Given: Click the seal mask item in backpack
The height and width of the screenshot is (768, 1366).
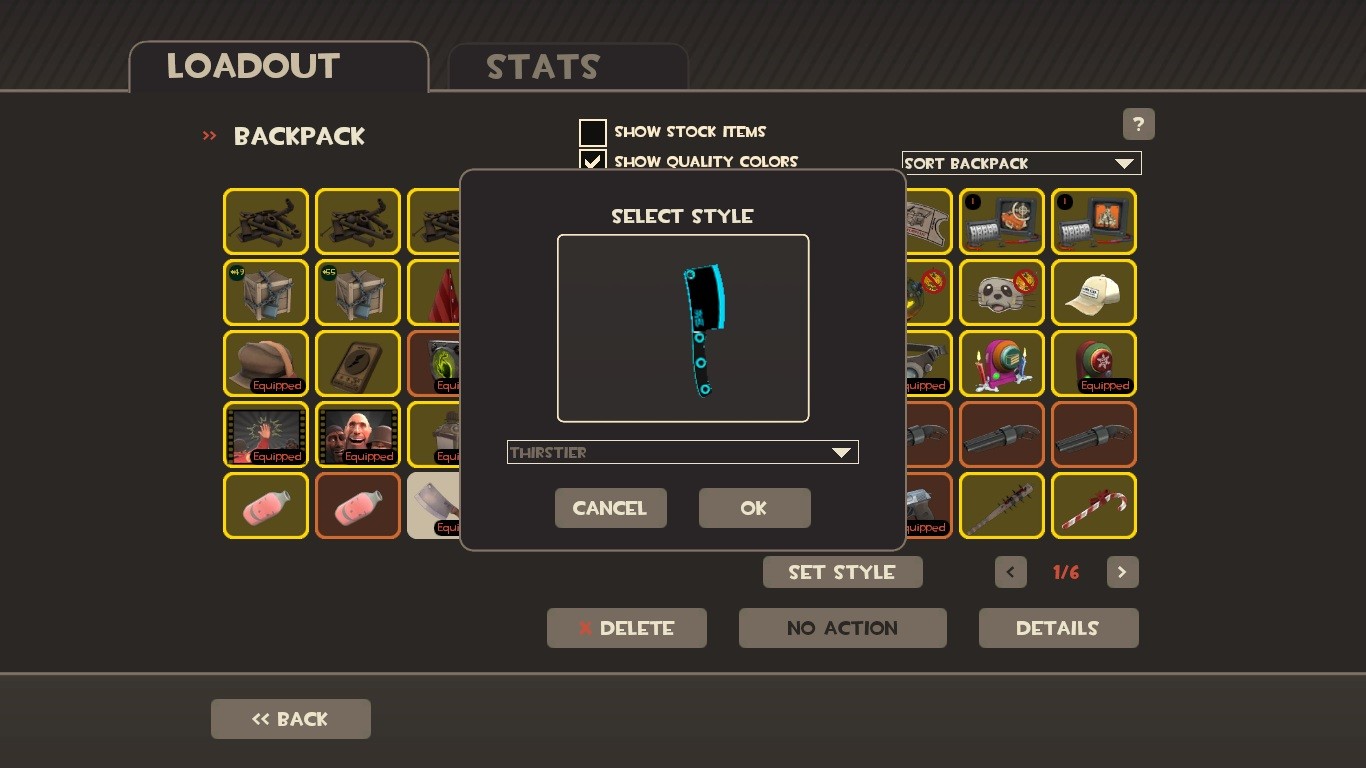Looking at the screenshot, I should tap(1001, 292).
